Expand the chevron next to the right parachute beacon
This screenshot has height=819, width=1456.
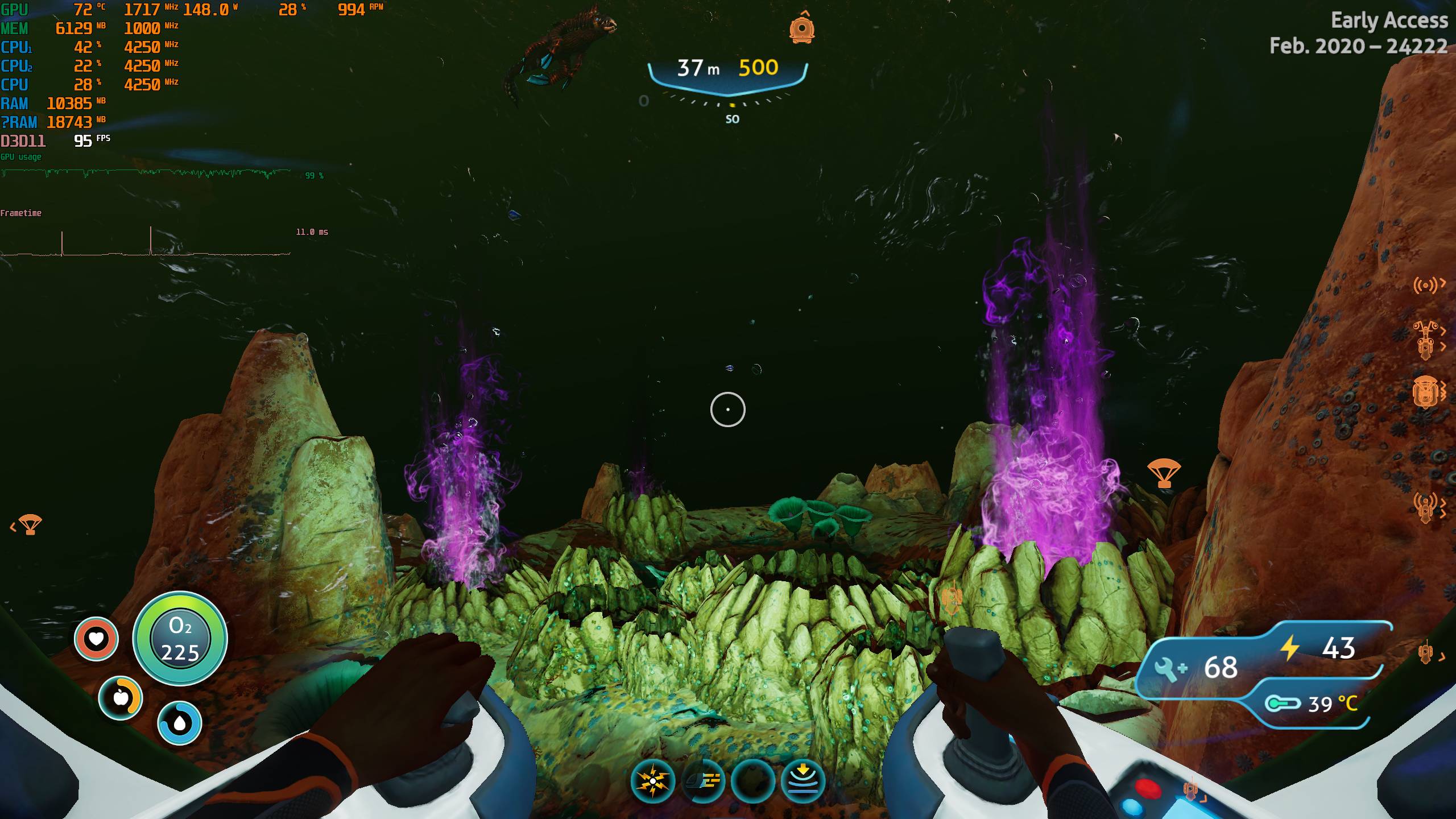1186,474
